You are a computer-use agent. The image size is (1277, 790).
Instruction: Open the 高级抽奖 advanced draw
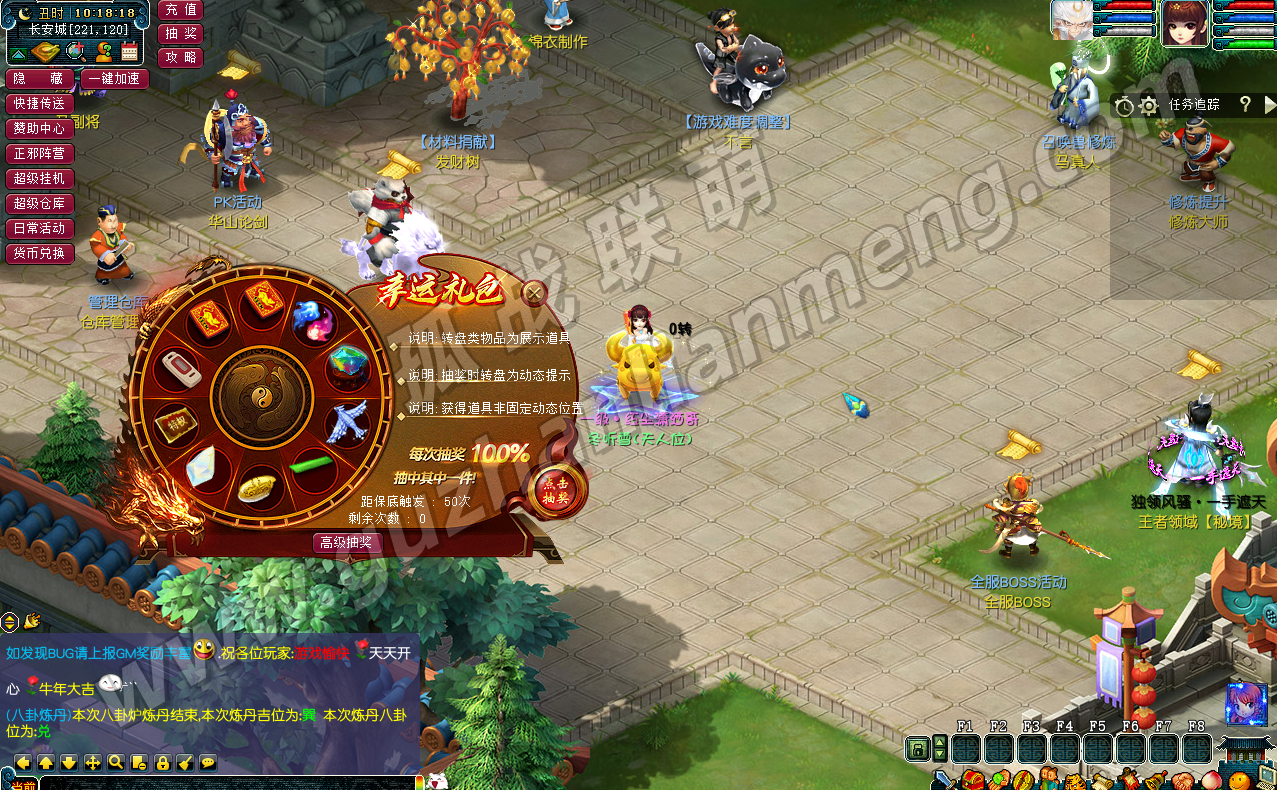click(x=347, y=543)
